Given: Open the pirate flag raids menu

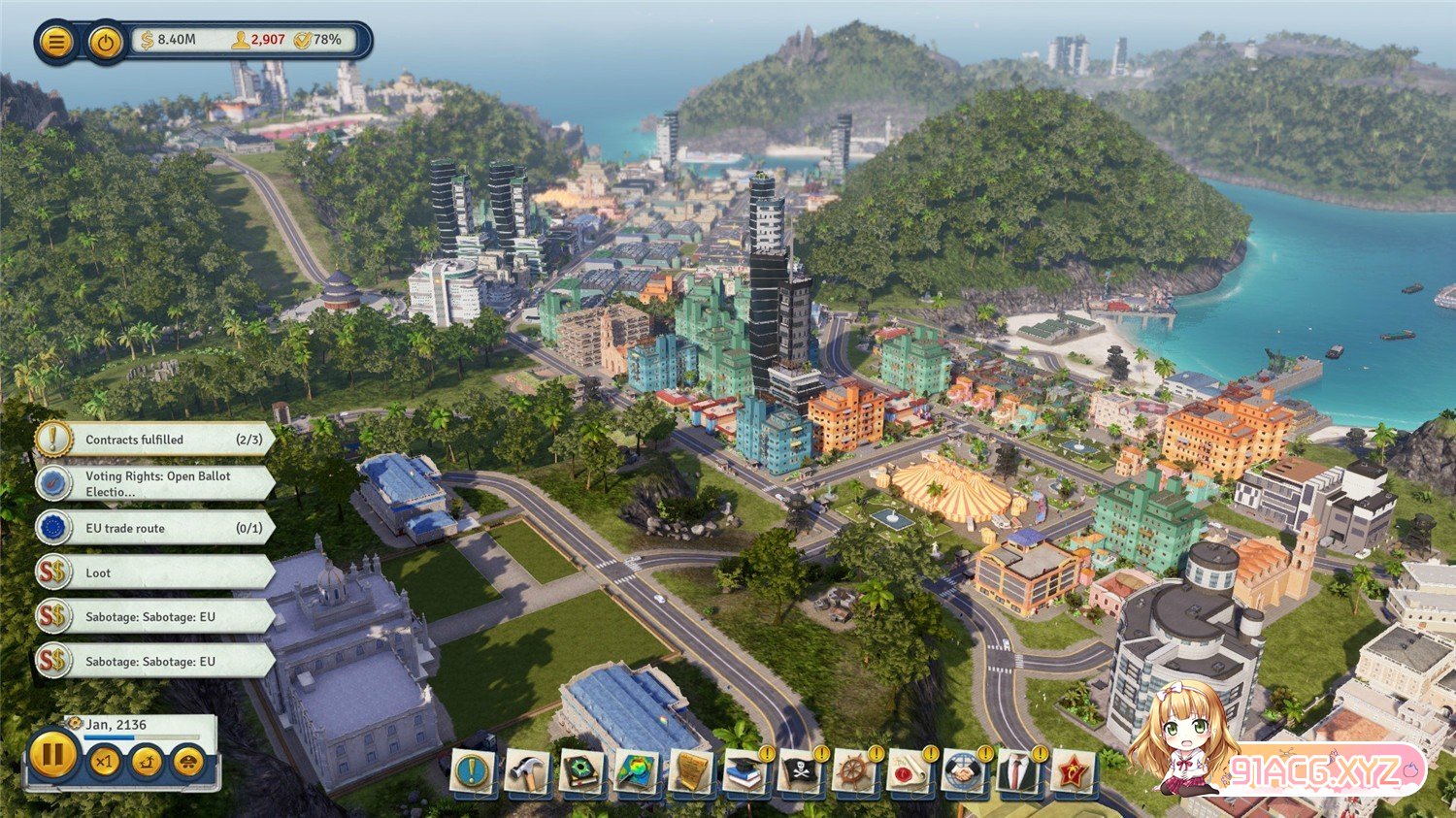Looking at the screenshot, I should (799, 772).
